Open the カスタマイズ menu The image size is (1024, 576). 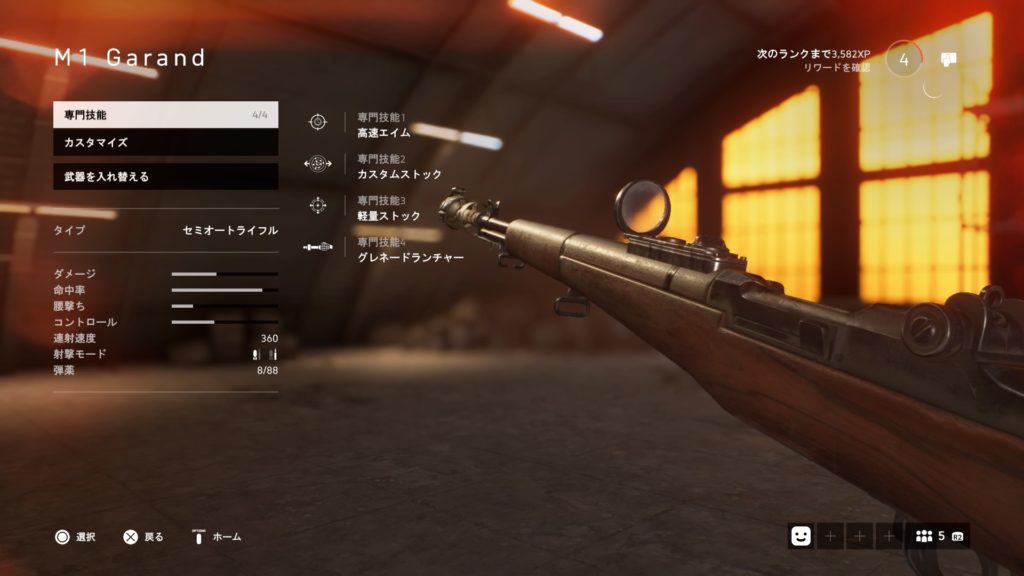tap(165, 143)
